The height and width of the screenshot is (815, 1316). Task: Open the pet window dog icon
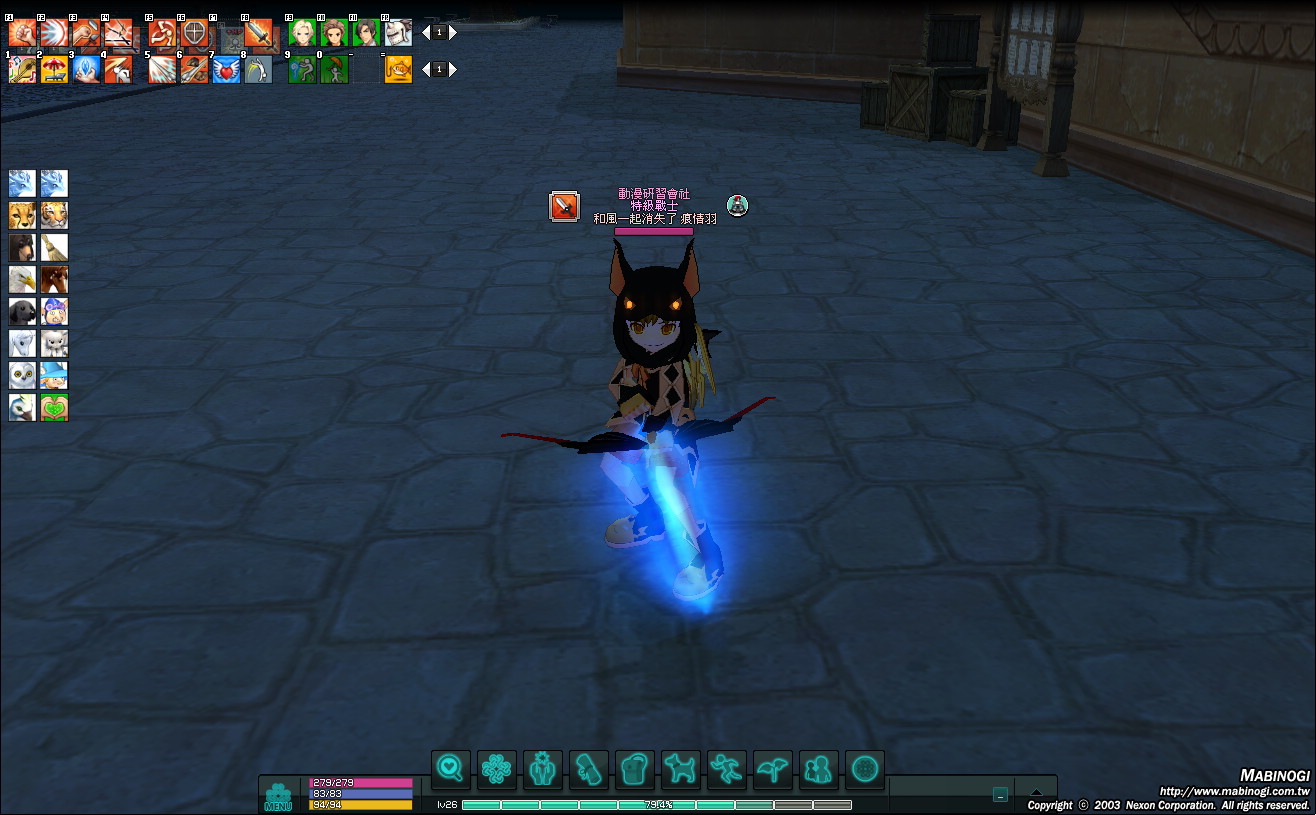click(681, 769)
